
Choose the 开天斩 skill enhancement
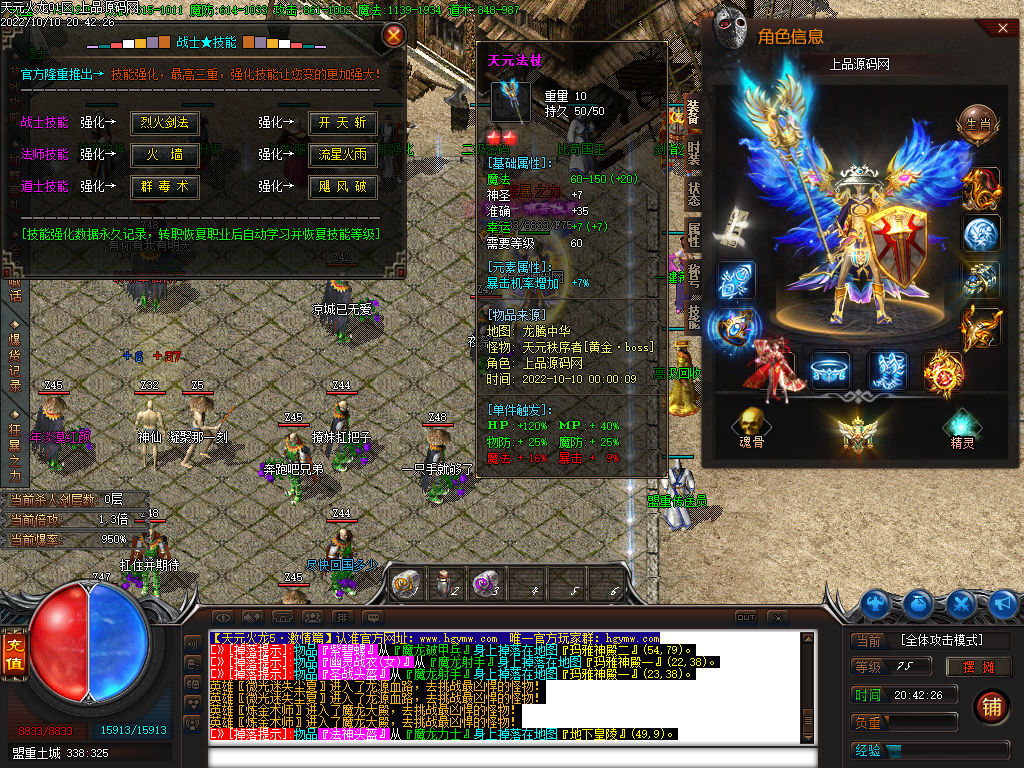343,123
